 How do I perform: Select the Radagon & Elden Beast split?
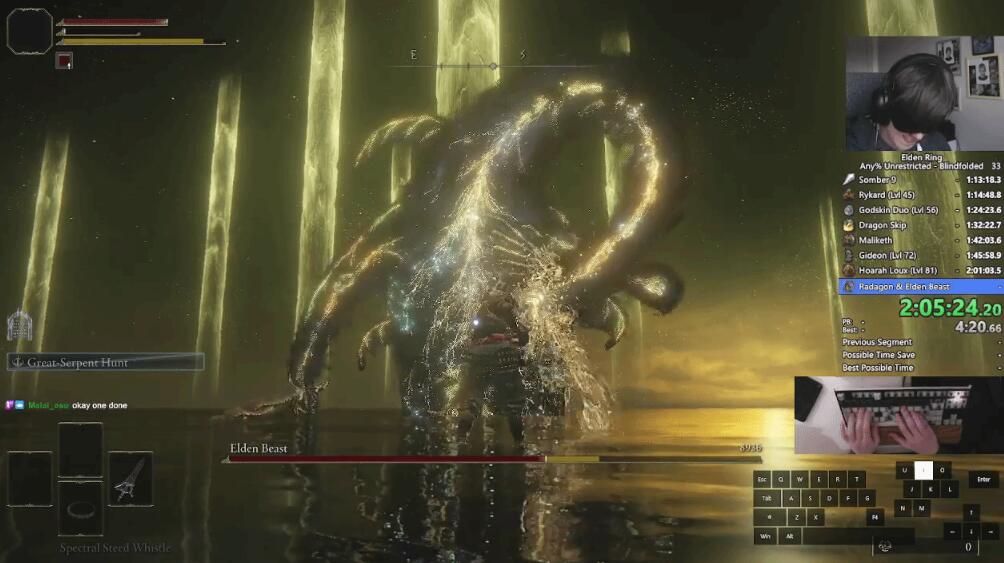pyautogui.click(x=920, y=286)
